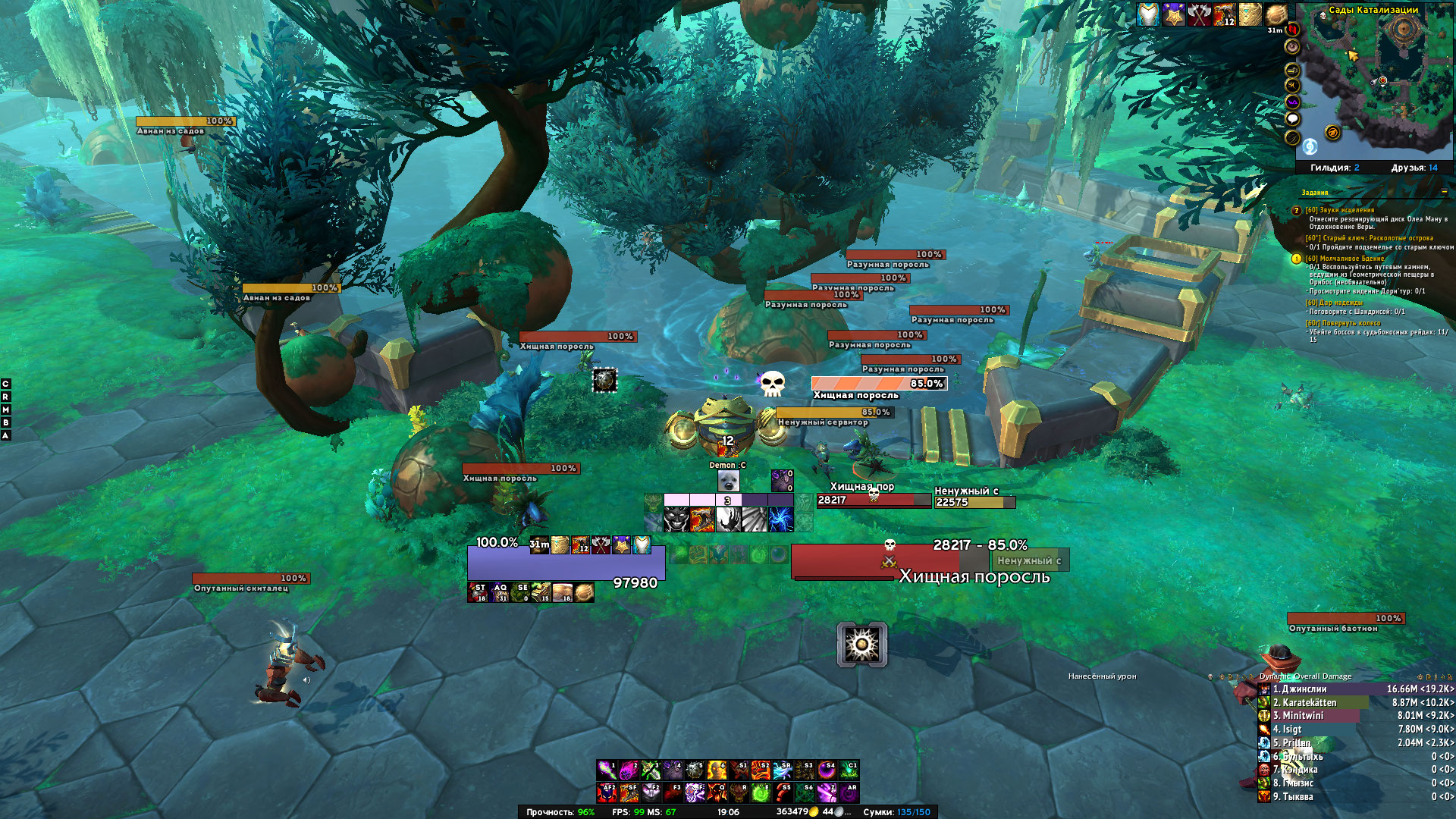Use the flaming face ability on key 6
Viewport: 1456px width, 819px height.
tap(717, 770)
